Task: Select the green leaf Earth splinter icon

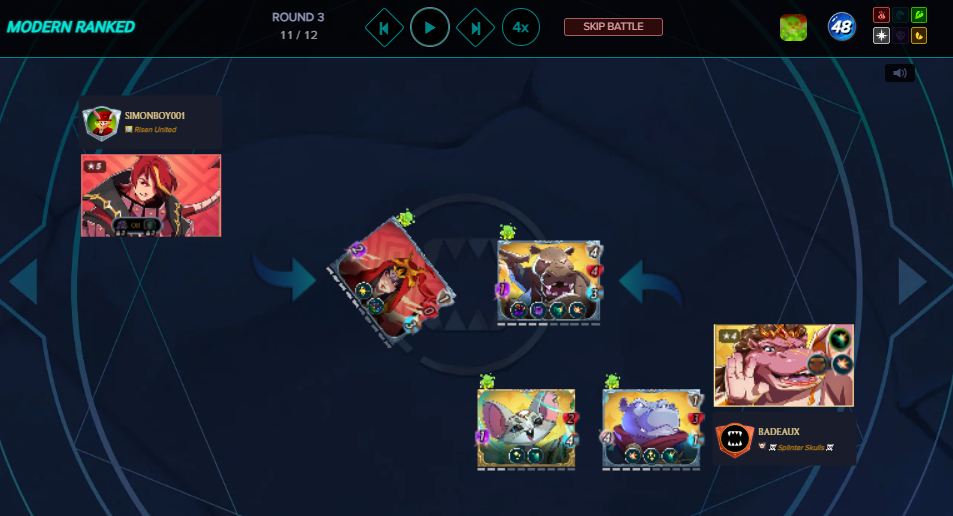Action: click(x=918, y=15)
